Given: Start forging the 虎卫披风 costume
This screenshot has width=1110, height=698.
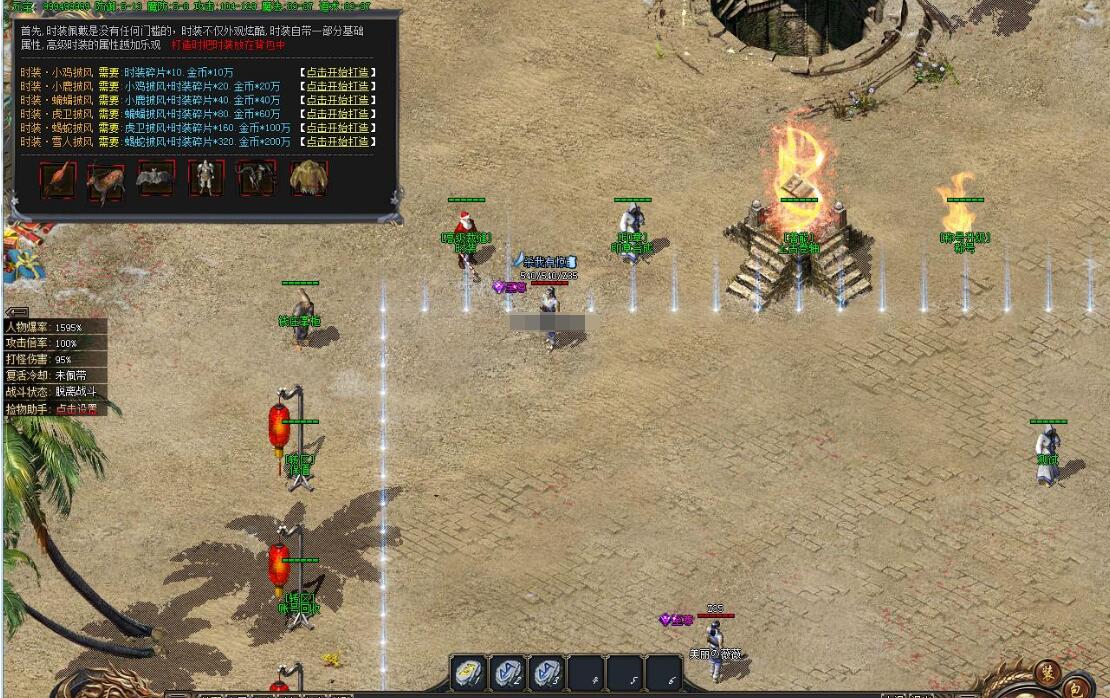Looking at the screenshot, I should click(337, 114).
